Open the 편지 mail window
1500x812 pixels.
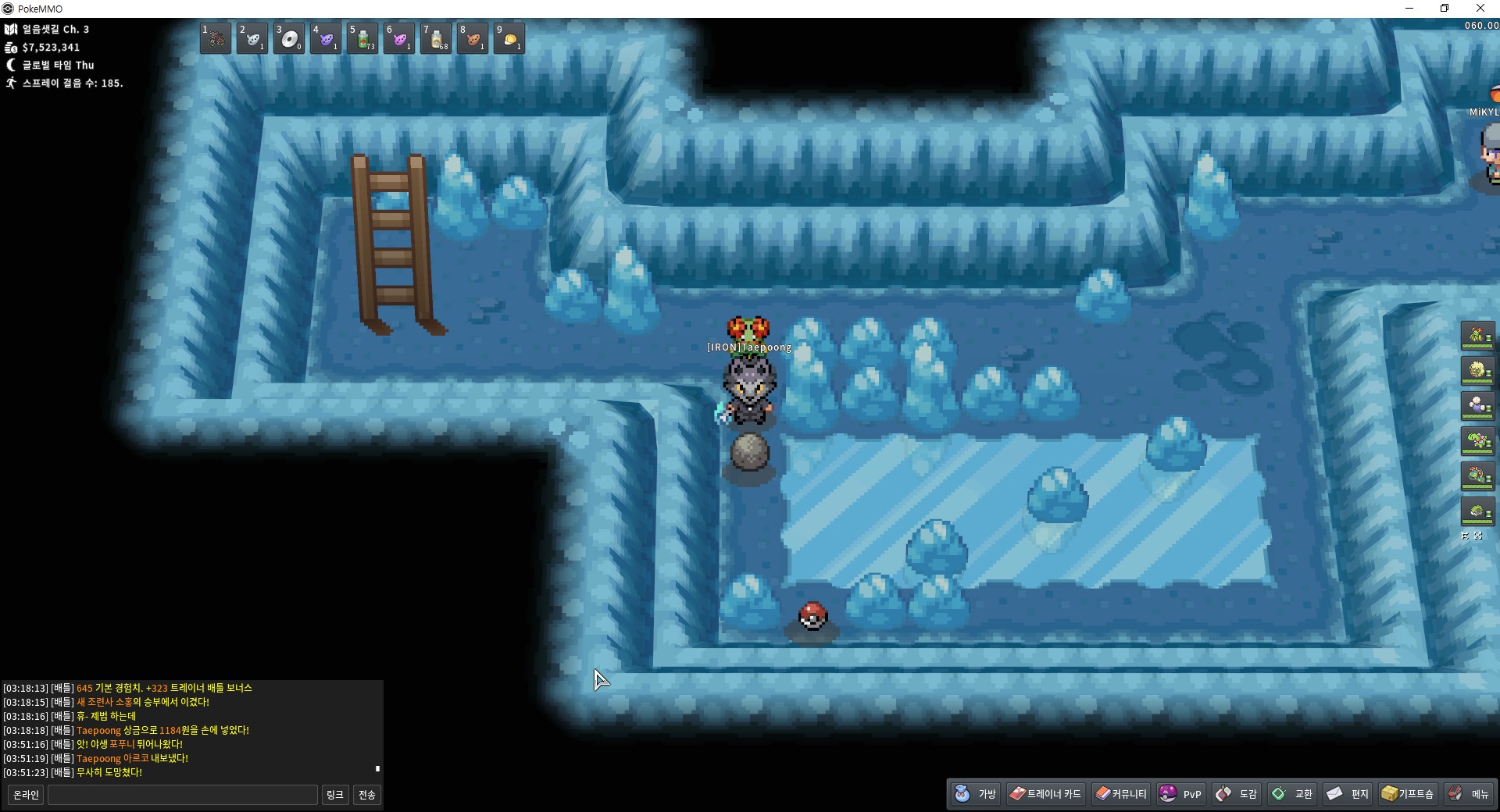pos(1348,794)
